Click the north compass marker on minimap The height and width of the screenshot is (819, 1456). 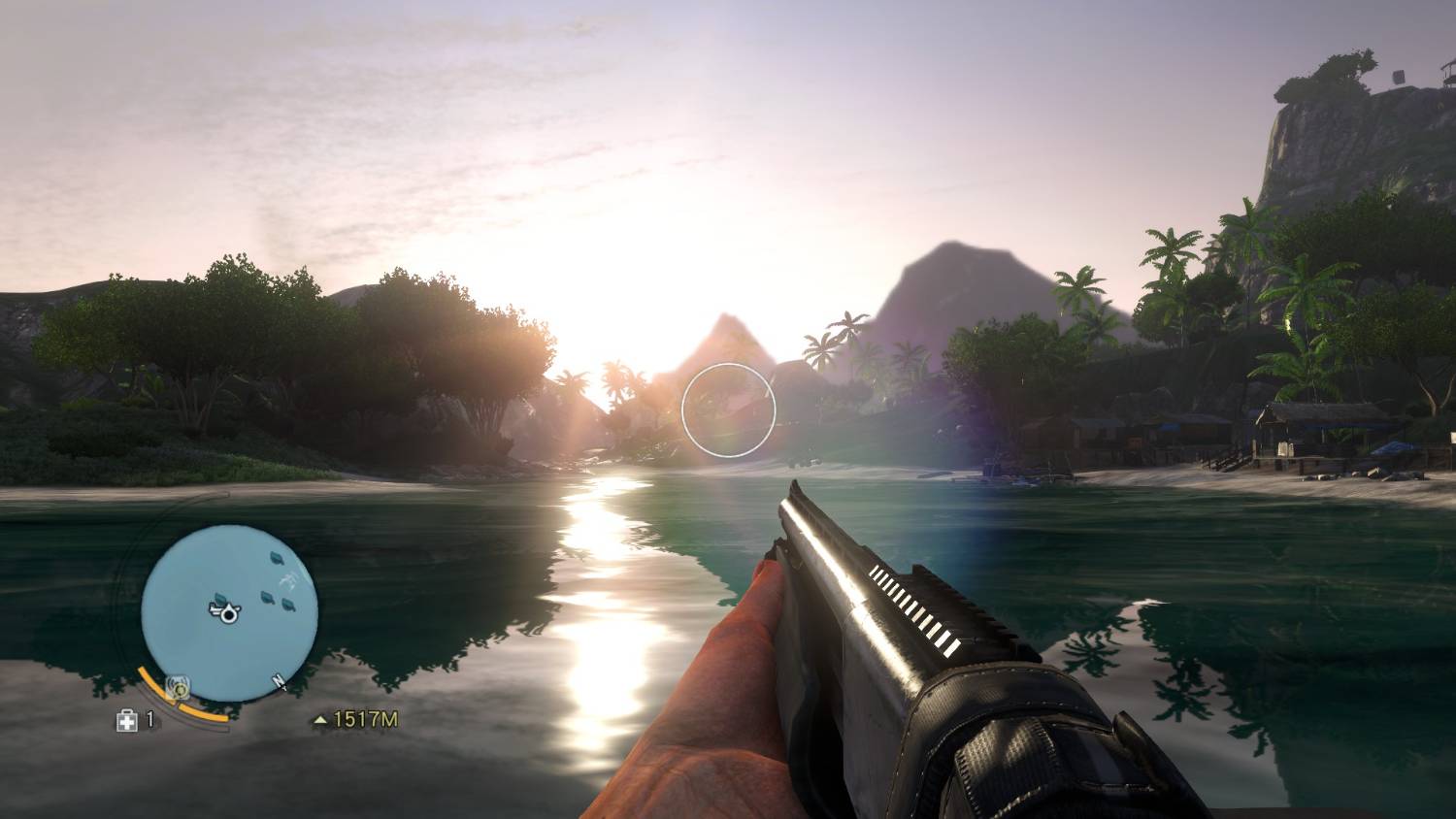[279, 682]
